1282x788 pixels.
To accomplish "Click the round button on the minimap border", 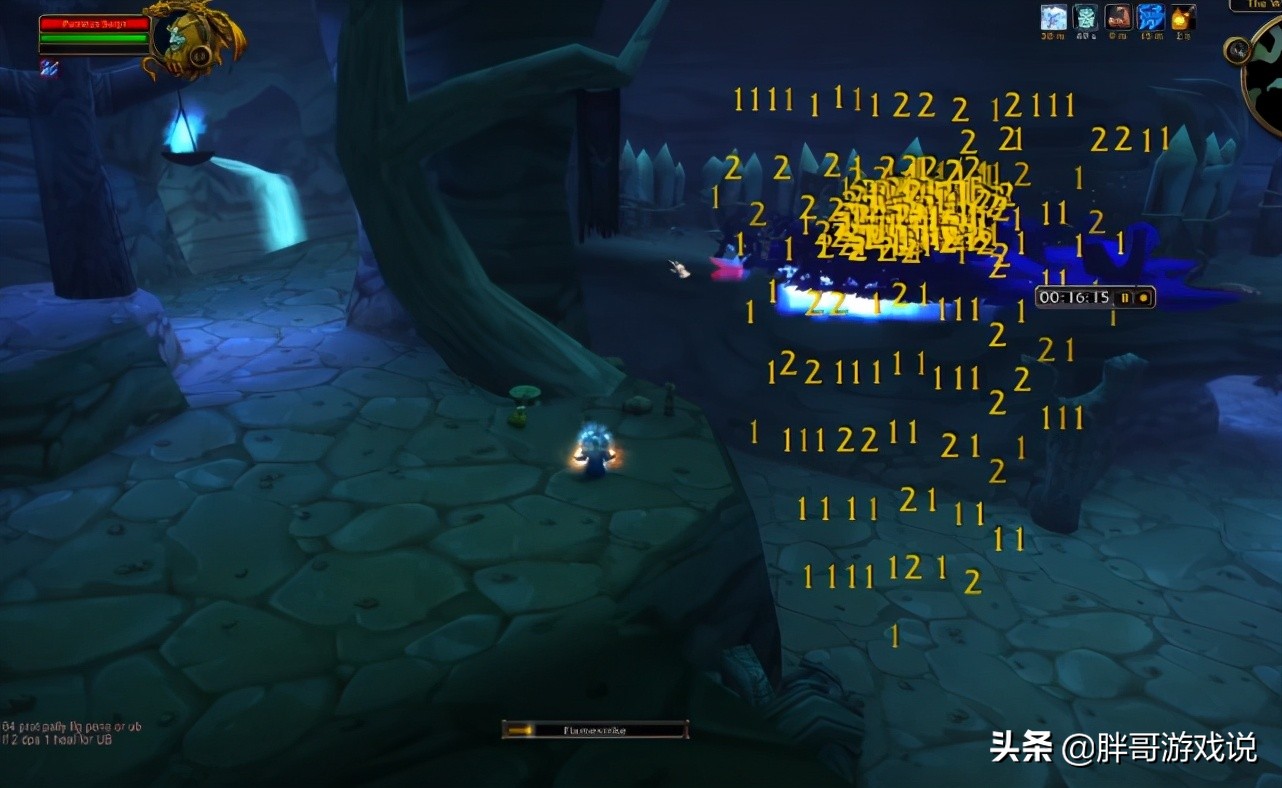I will pos(1236,52).
